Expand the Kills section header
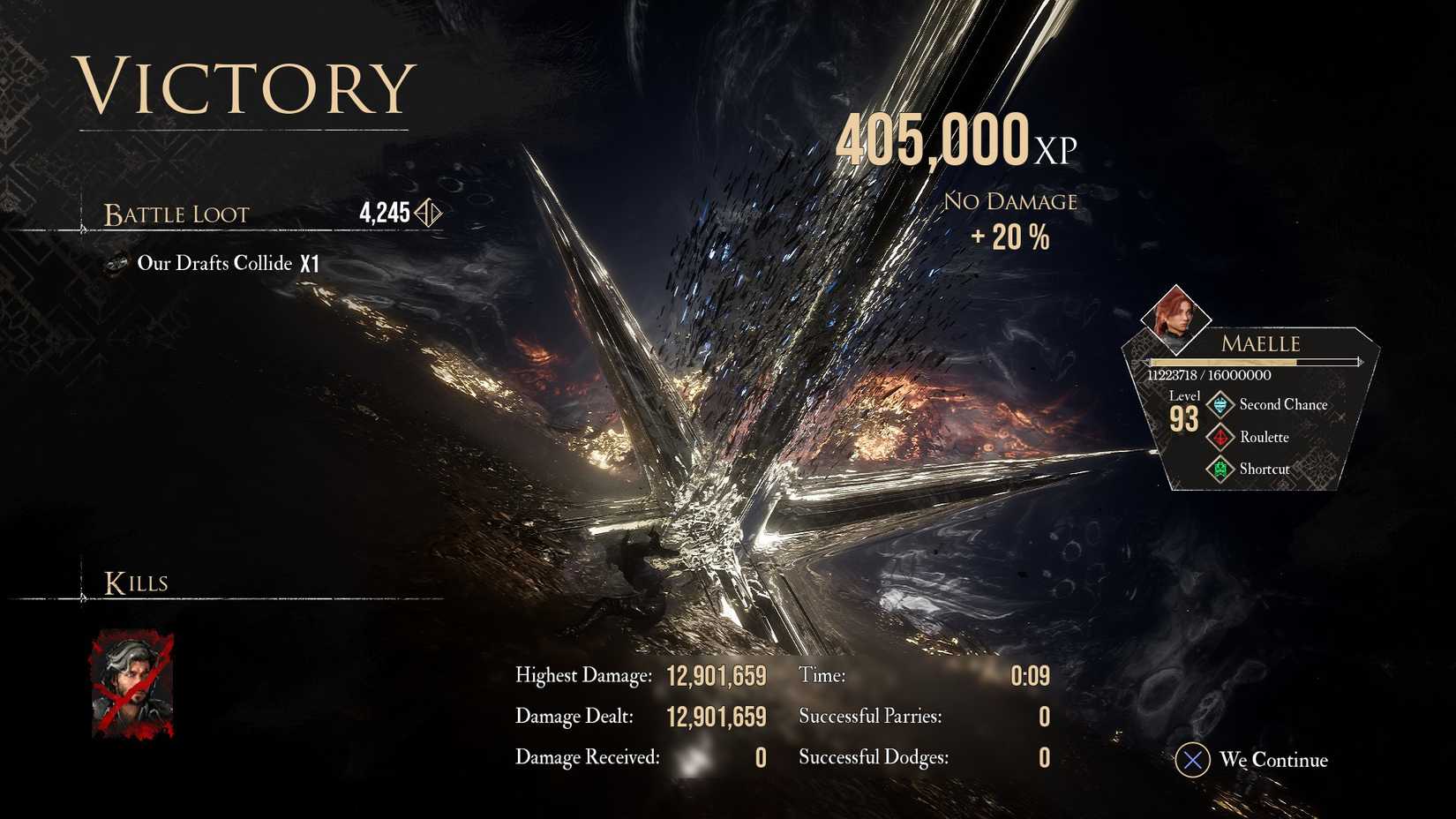This screenshot has height=819, width=1456. (137, 582)
